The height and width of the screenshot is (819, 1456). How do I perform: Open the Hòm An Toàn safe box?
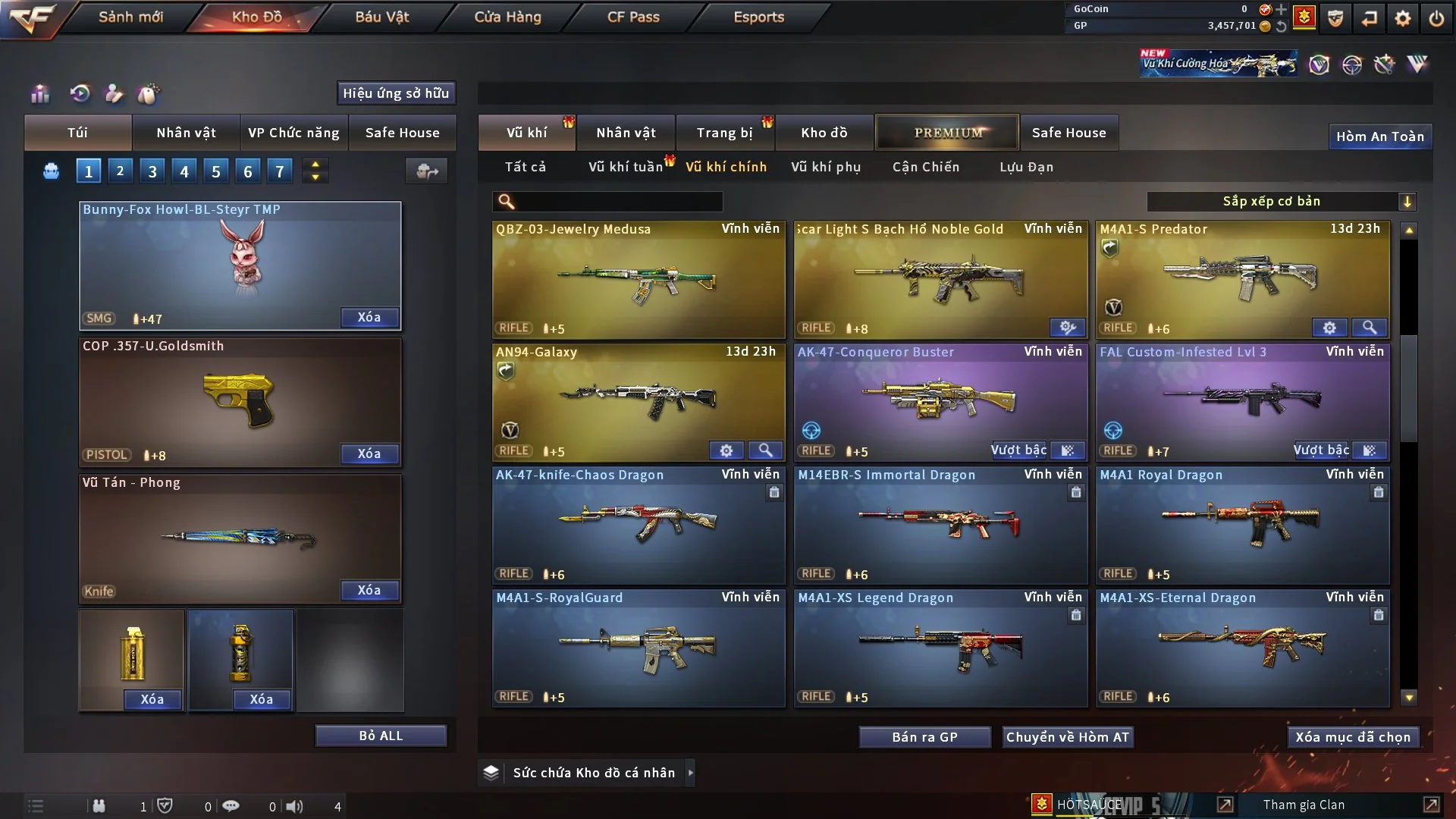(1379, 136)
